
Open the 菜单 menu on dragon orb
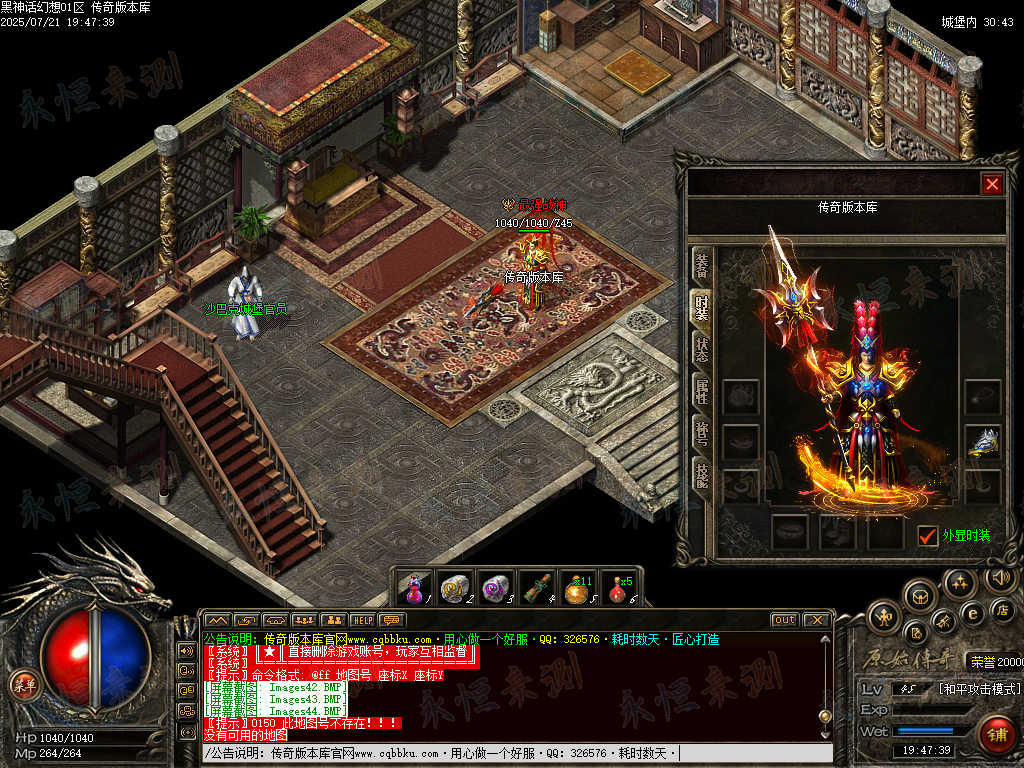click(x=22, y=684)
